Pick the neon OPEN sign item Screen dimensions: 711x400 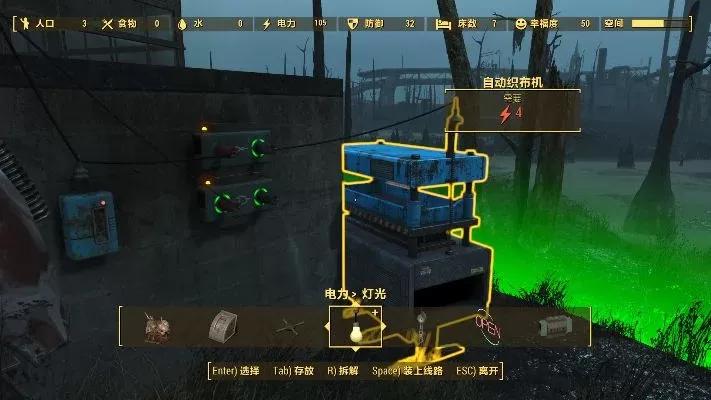coord(487,327)
